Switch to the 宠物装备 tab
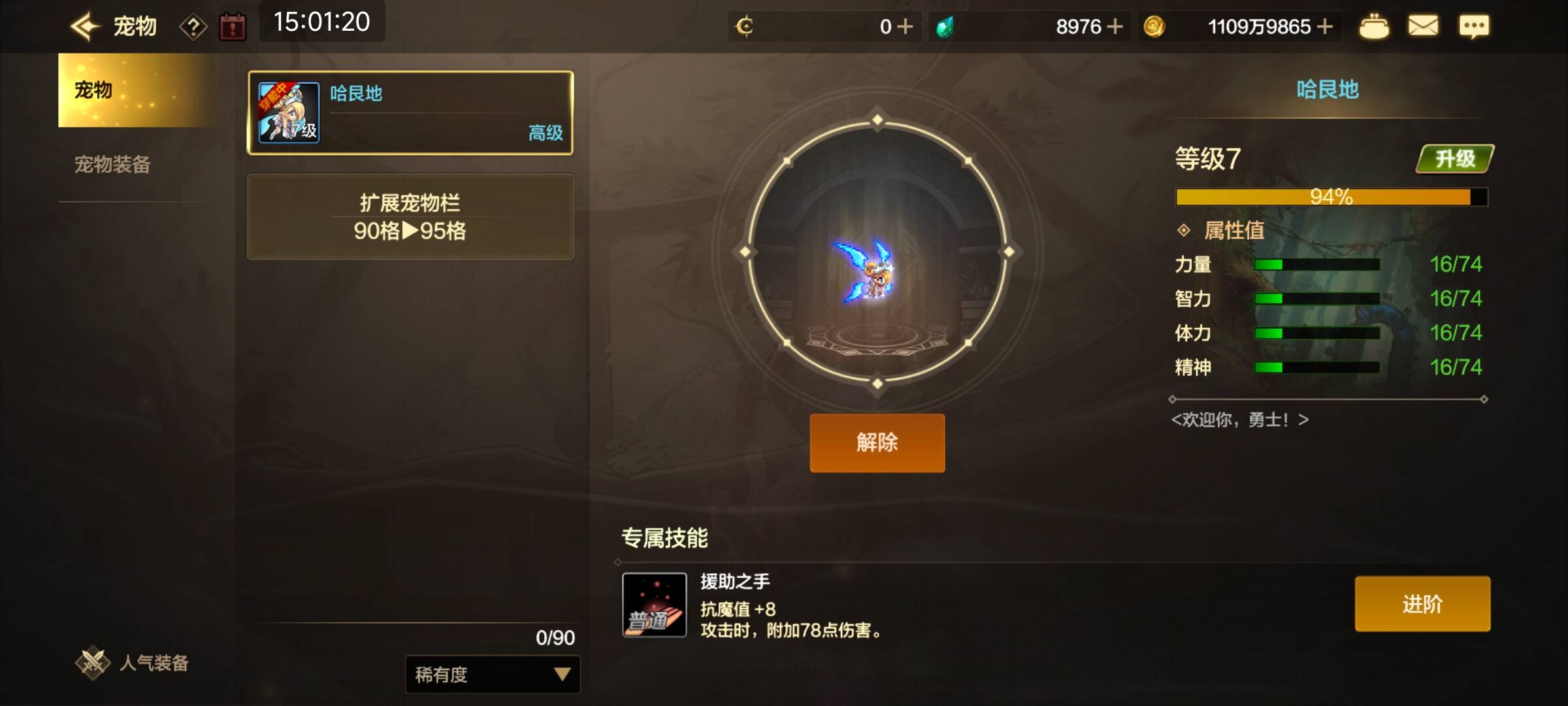Viewport: 1568px width, 706px height. pos(112,164)
